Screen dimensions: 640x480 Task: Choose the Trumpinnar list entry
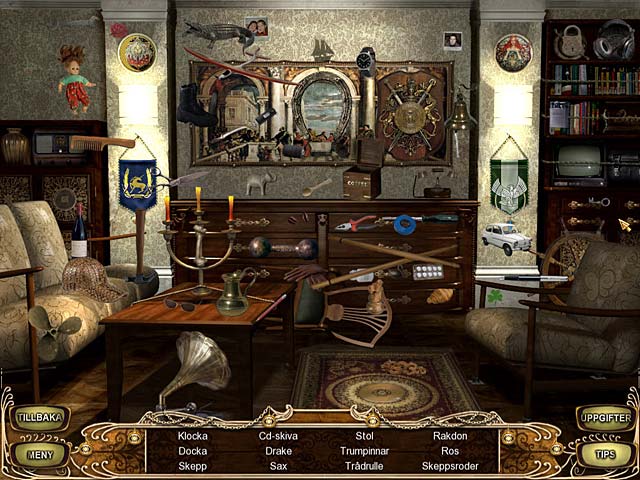click(364, 451)
